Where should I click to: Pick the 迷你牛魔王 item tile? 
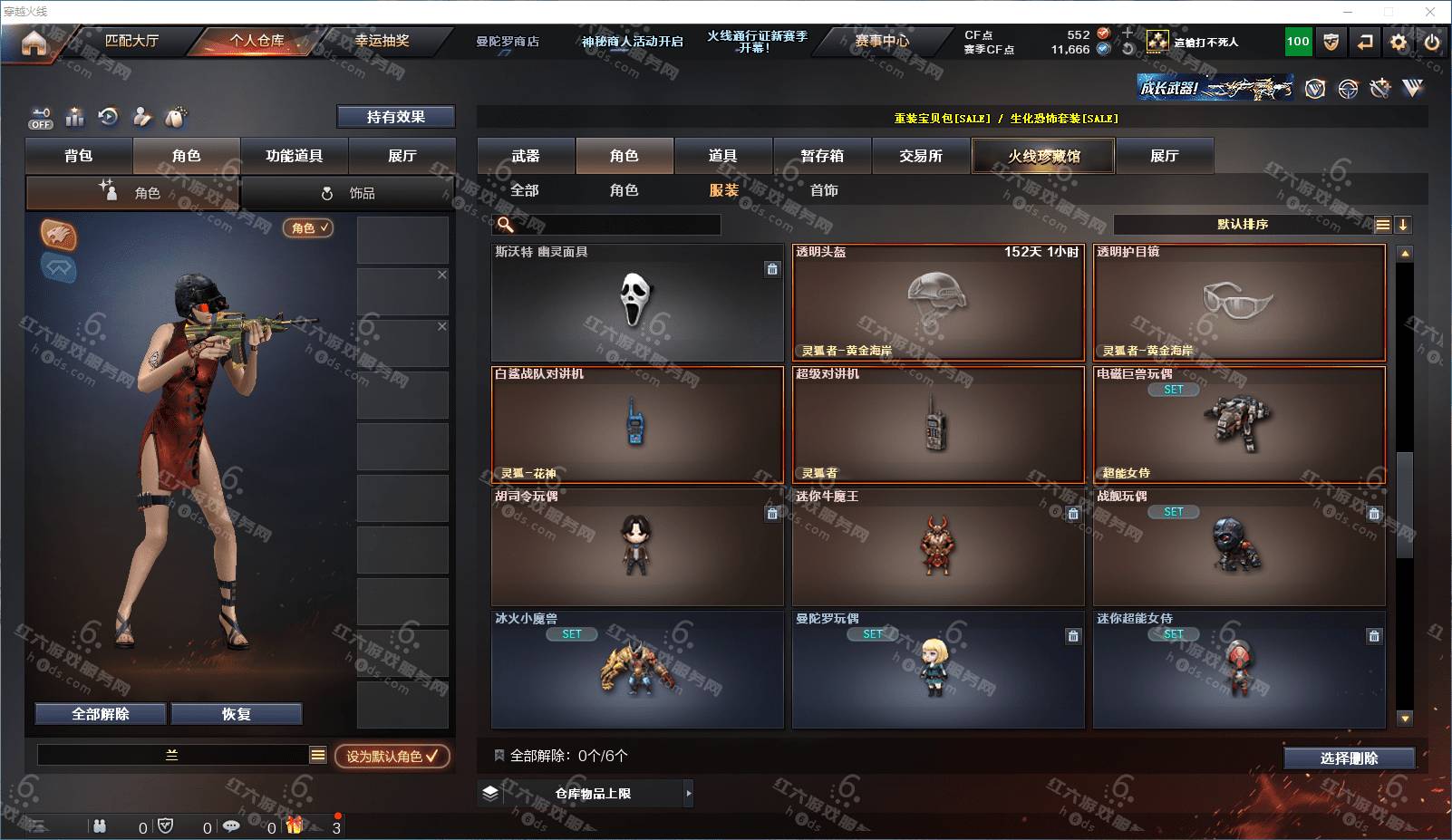937,547
